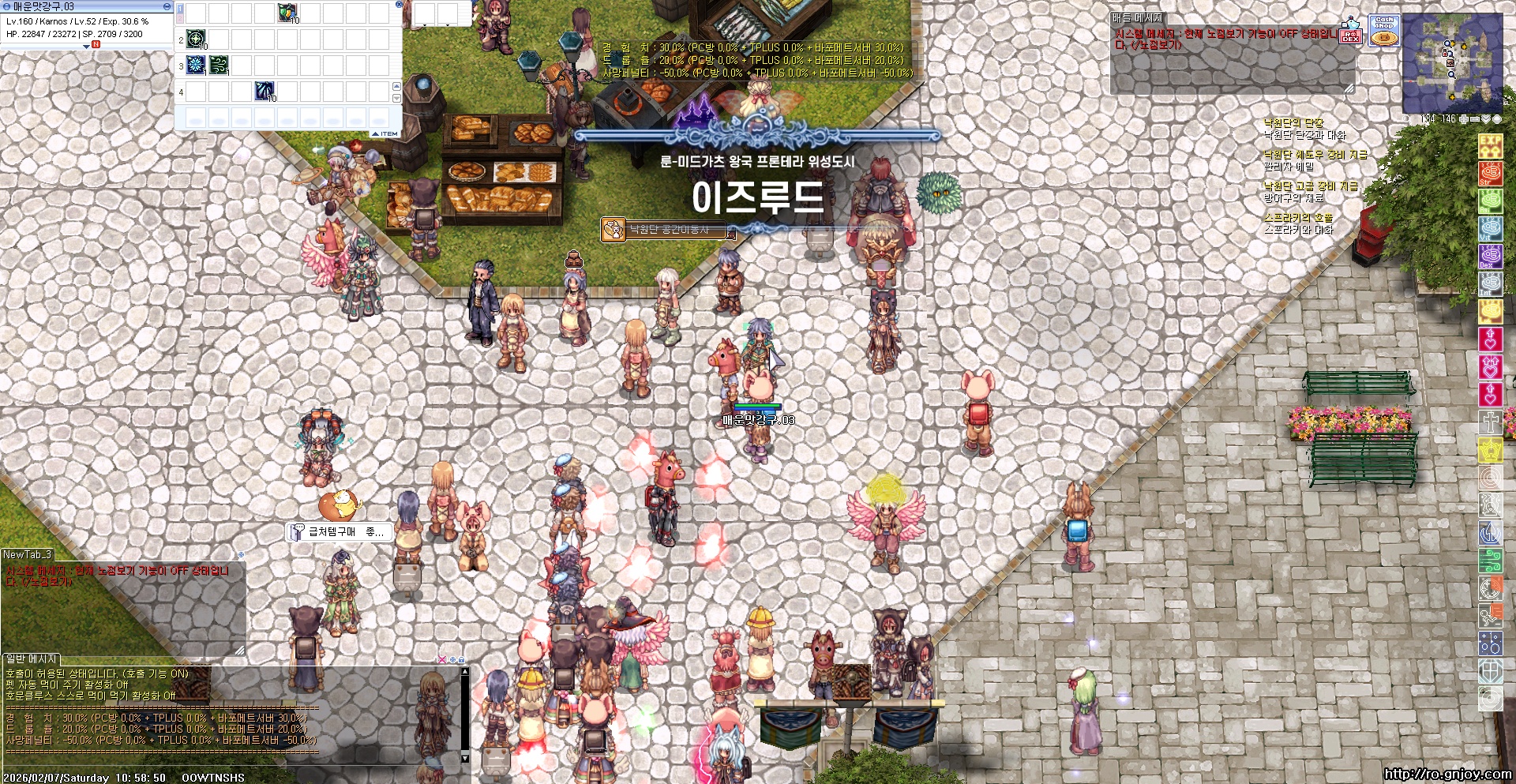
Task: Cast the snowflake skill in hotkey row 3
Action: [196, 65]
